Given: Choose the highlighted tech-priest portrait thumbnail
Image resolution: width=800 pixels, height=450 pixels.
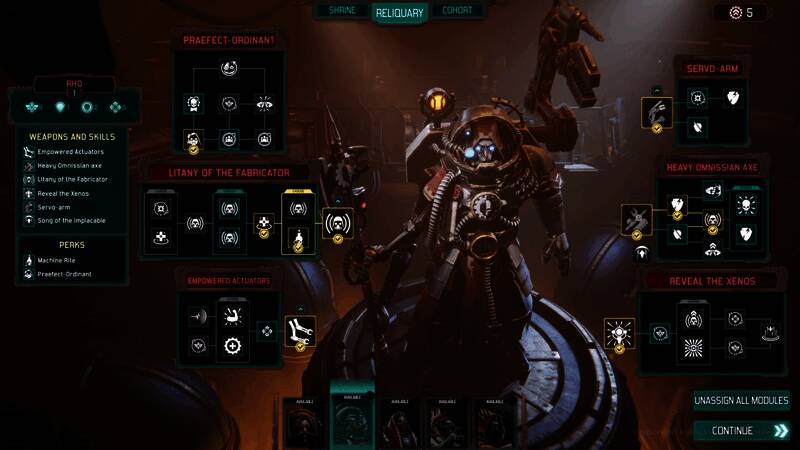Looking at the screenshot, I should point(351,421).
